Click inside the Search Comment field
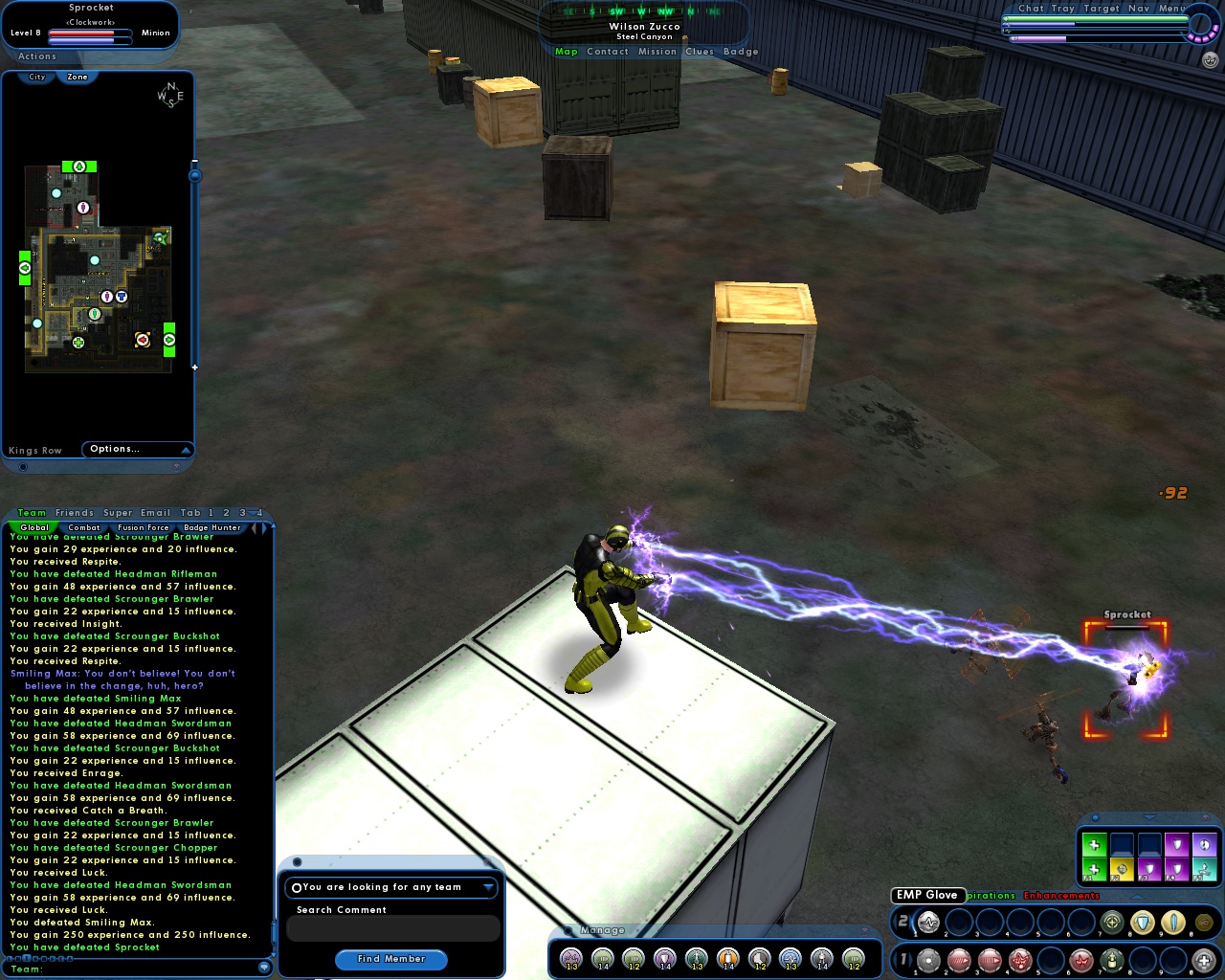The height and width of the screenshot is (980, 1225). click(x=392, y=928)
